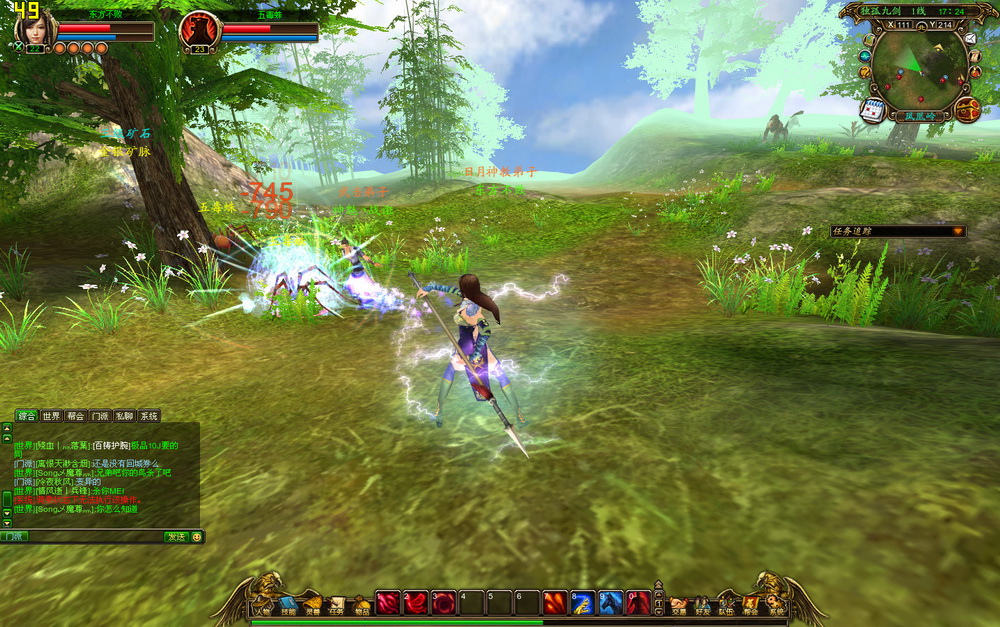The height and width of the screenshot is (627, 1000).
Task: Open the 系统 system menu
Action: click(x=777, y=605)
